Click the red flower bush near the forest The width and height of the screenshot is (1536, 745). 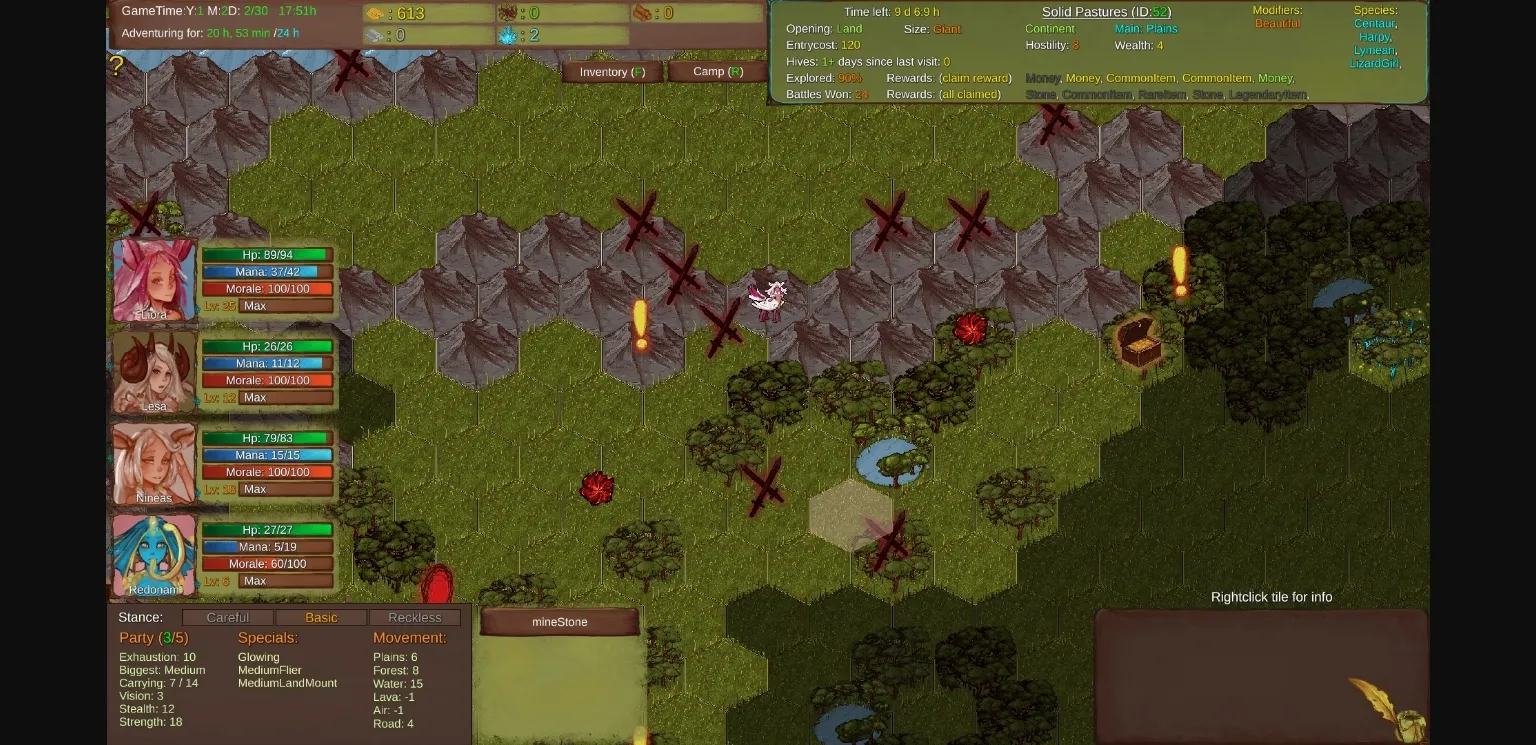970,327
